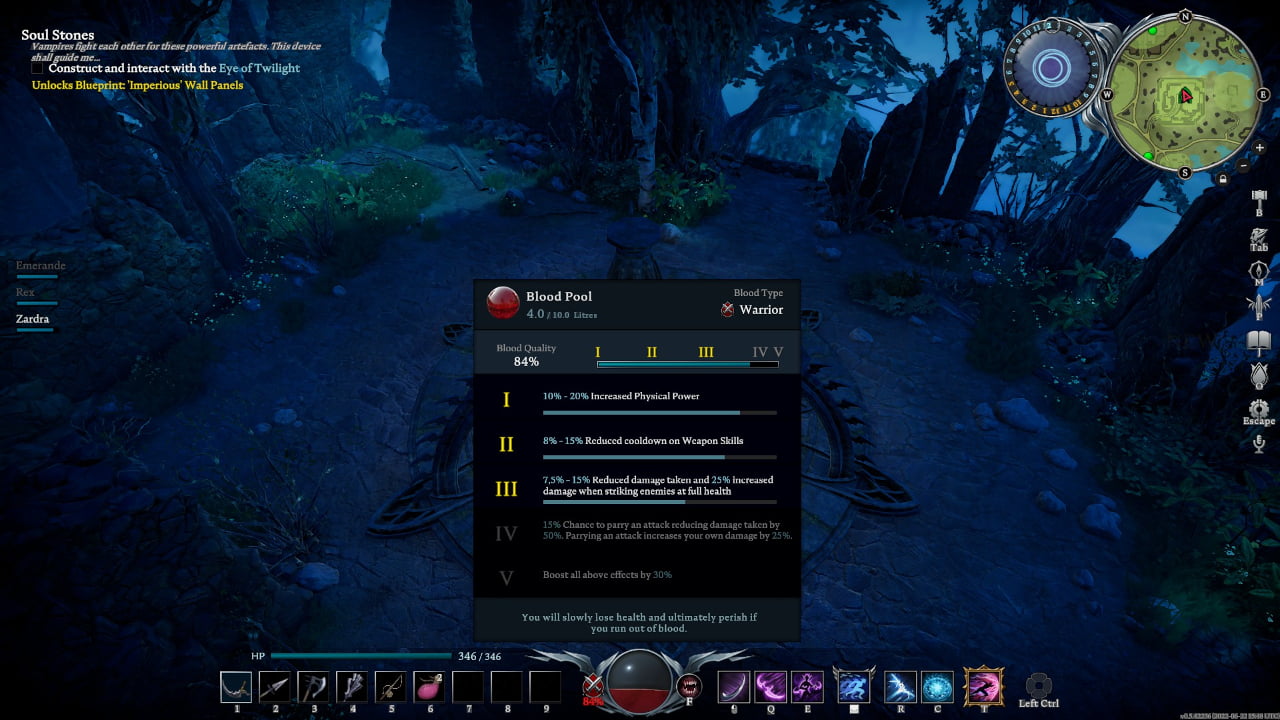Equip the spear in hotbar slot 2

point(275,687)
